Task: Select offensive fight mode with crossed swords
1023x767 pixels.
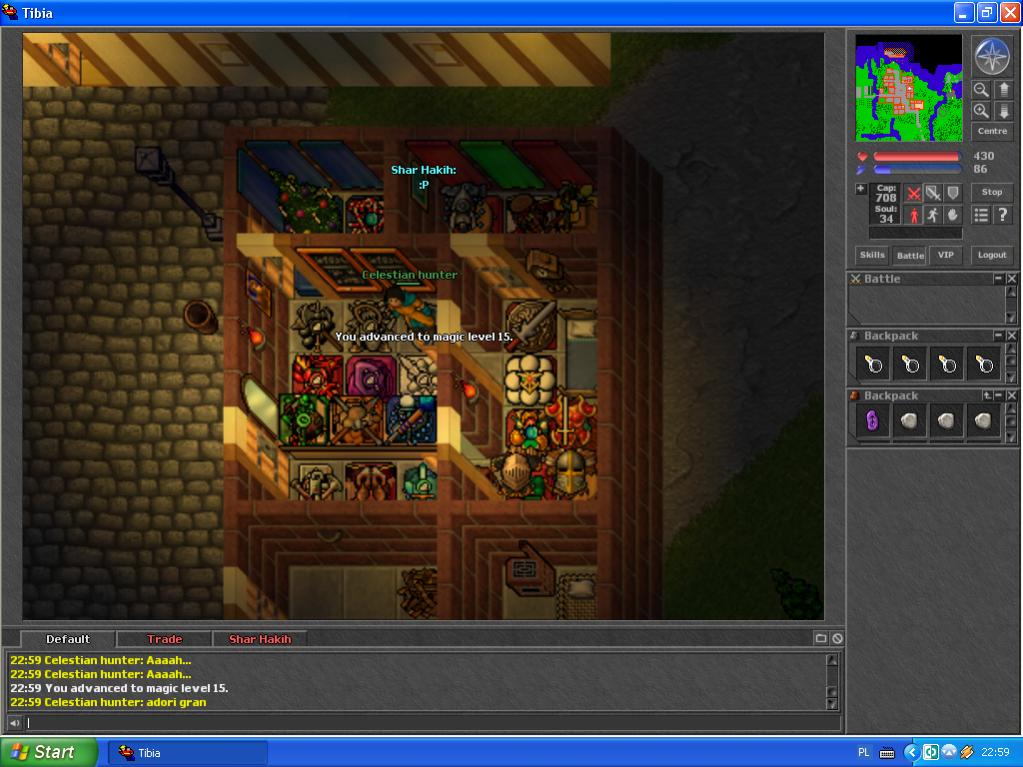Action: click(x=913, y=193)
